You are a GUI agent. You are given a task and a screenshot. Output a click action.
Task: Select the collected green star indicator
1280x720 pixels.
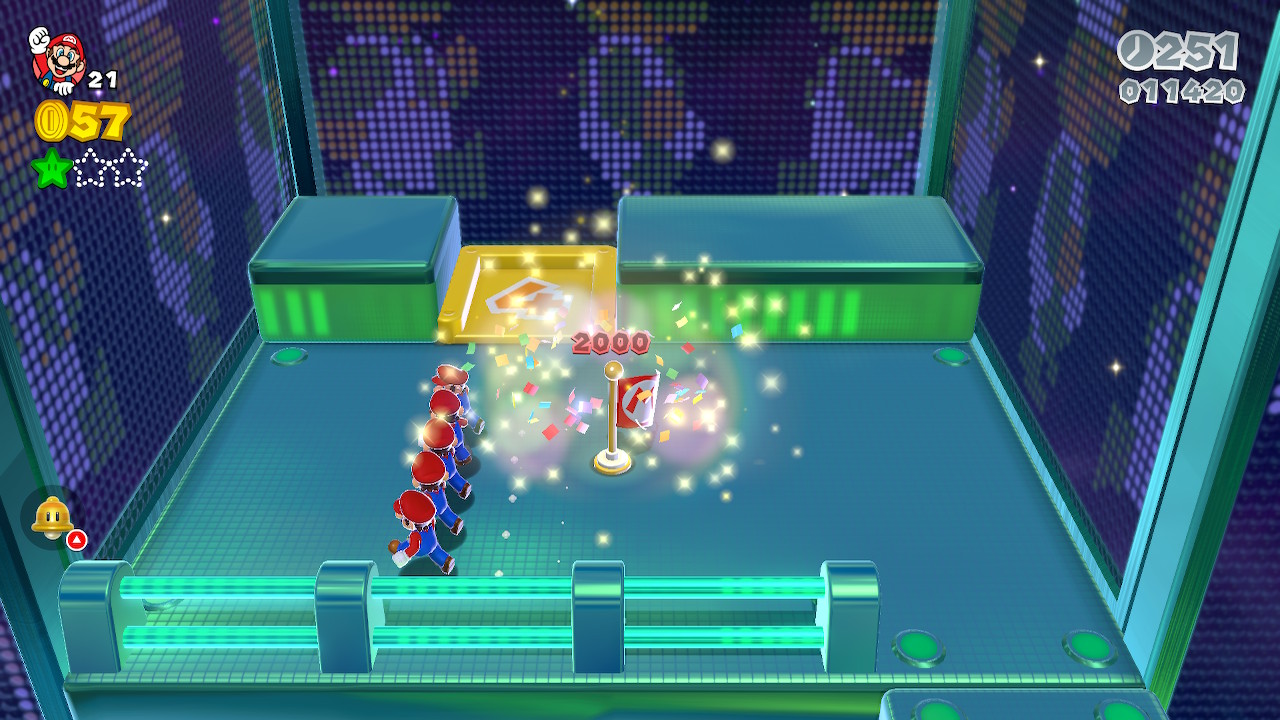coord(51,168)
